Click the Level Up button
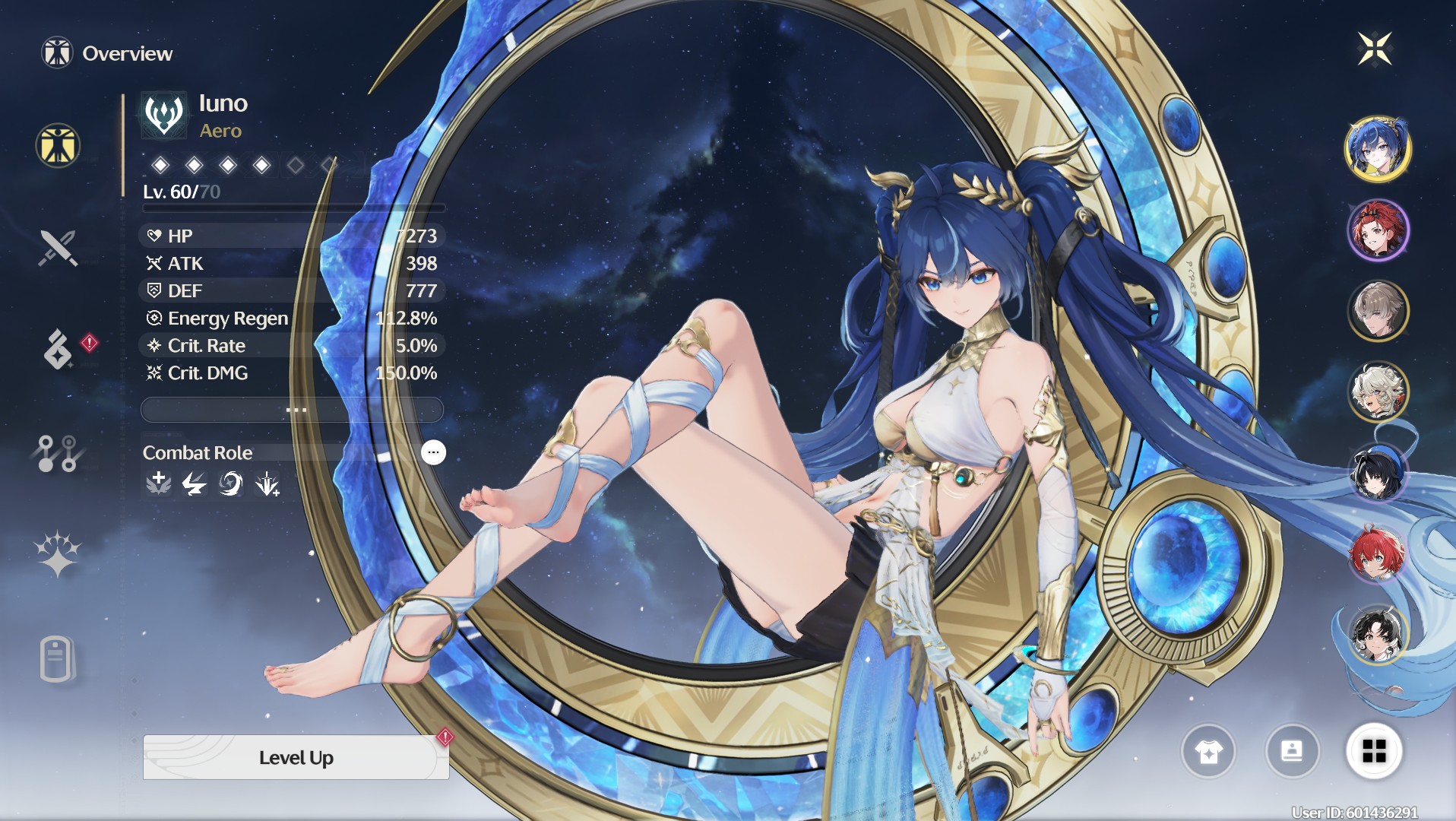Screen dimensions: 1456x821 point(296,757)
